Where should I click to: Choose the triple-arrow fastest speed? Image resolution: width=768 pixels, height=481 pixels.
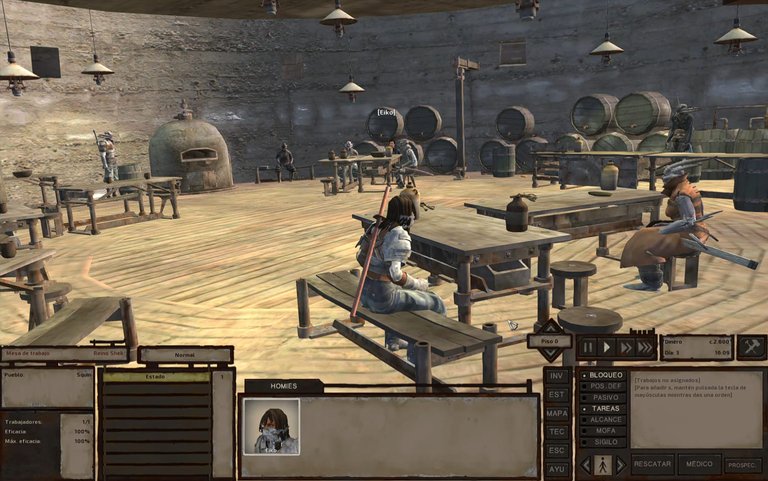coord(646,347)
